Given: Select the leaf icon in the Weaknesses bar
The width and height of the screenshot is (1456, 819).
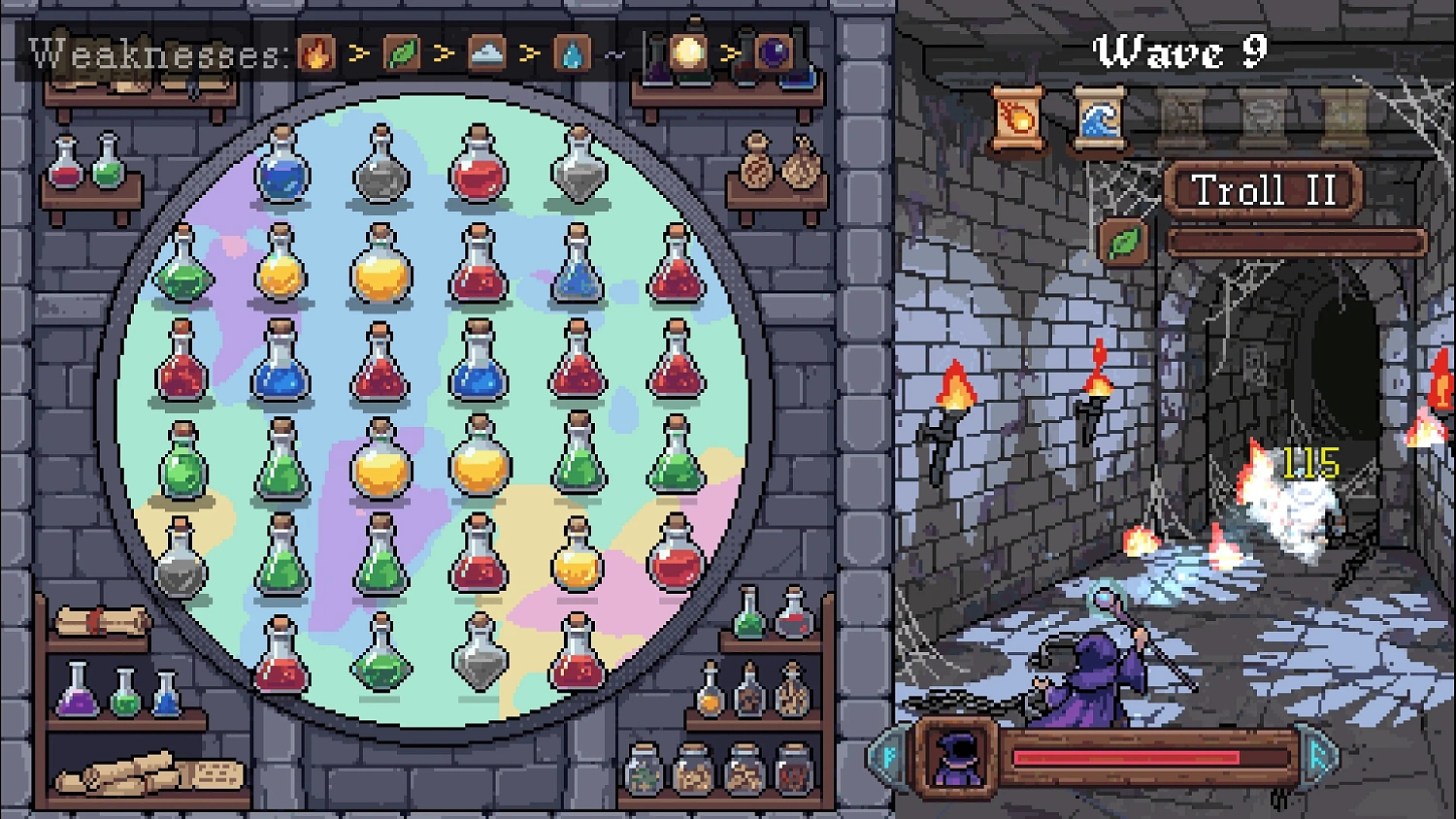Looking at the screenshot, I should [x=404, y=52].
